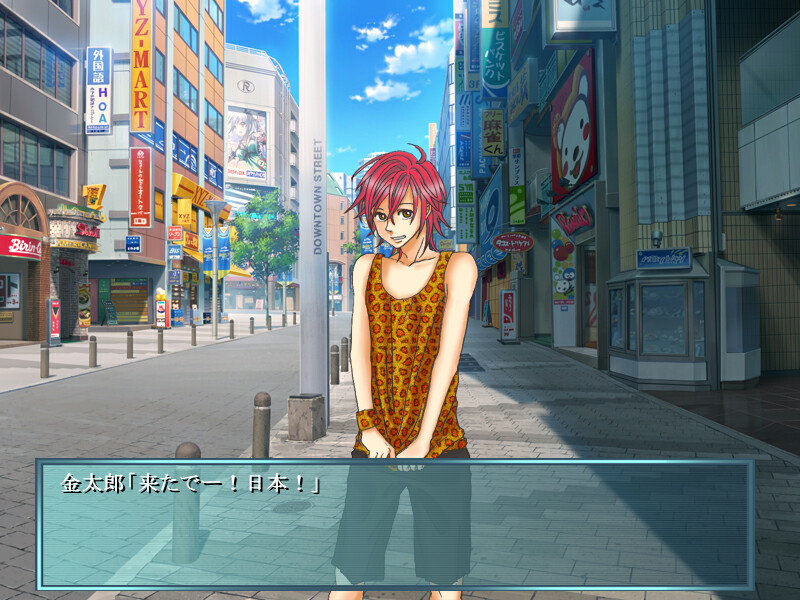Click the dialogue box to advance Kintaro's line
The width and height of the screenshot is (800, 600).
click(x=396, y=524)
